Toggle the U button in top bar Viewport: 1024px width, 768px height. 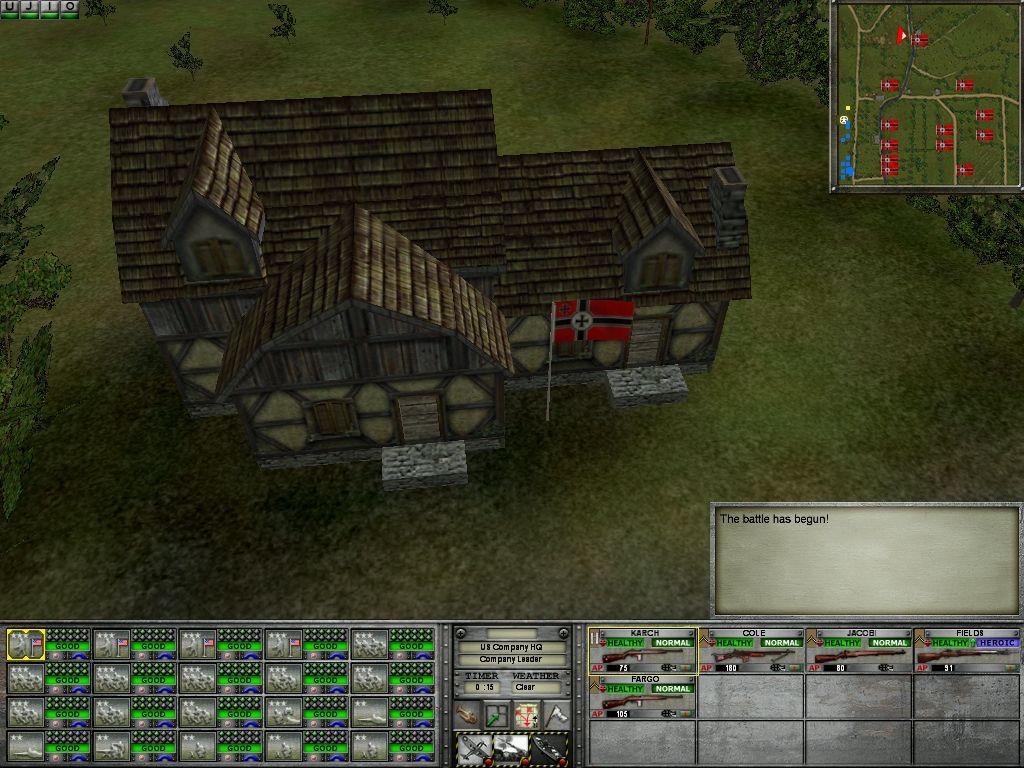pos(9,7)
